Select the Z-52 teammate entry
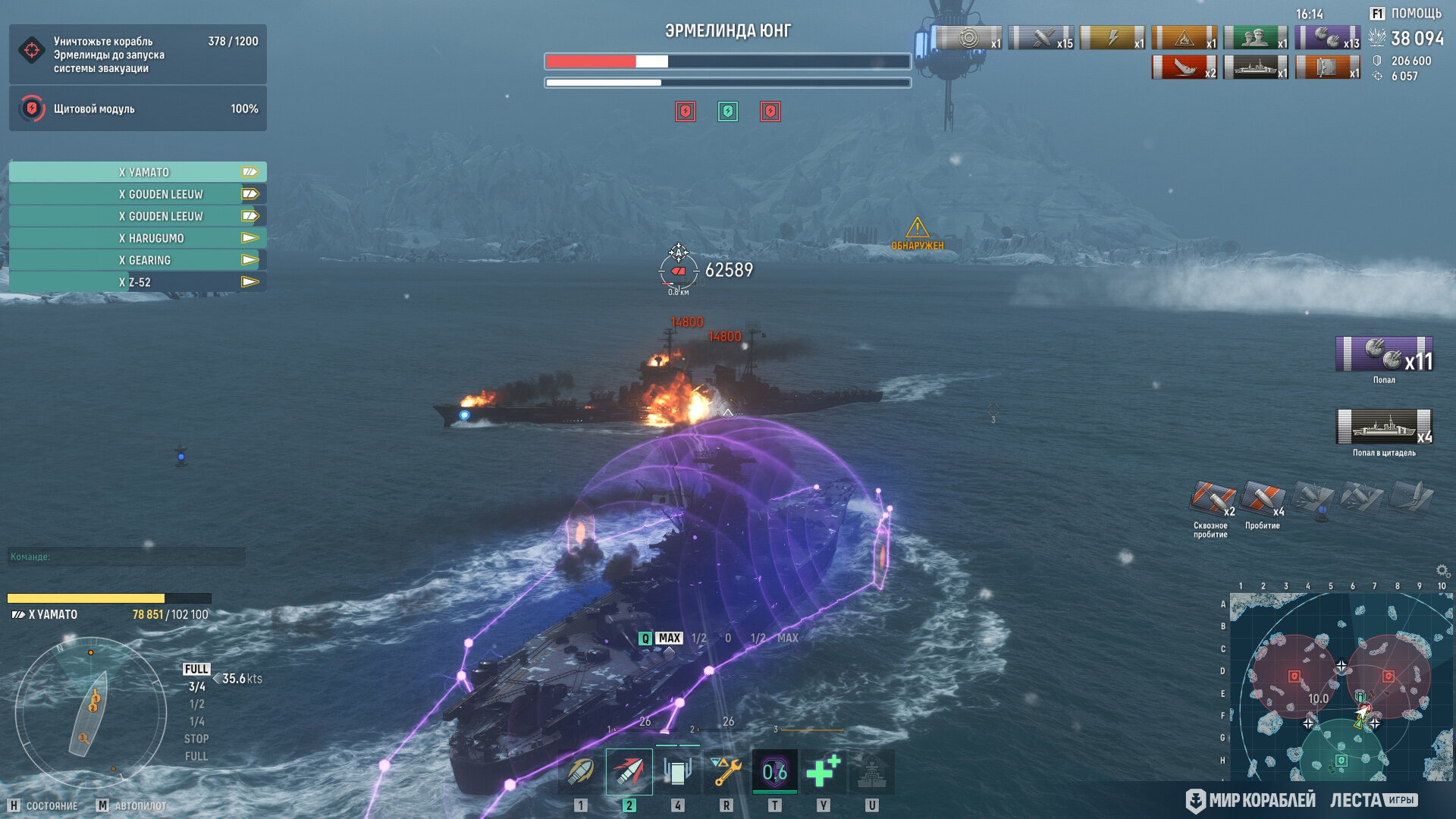Viewport: 1456px width, 819px height. [x=138, y=282]
